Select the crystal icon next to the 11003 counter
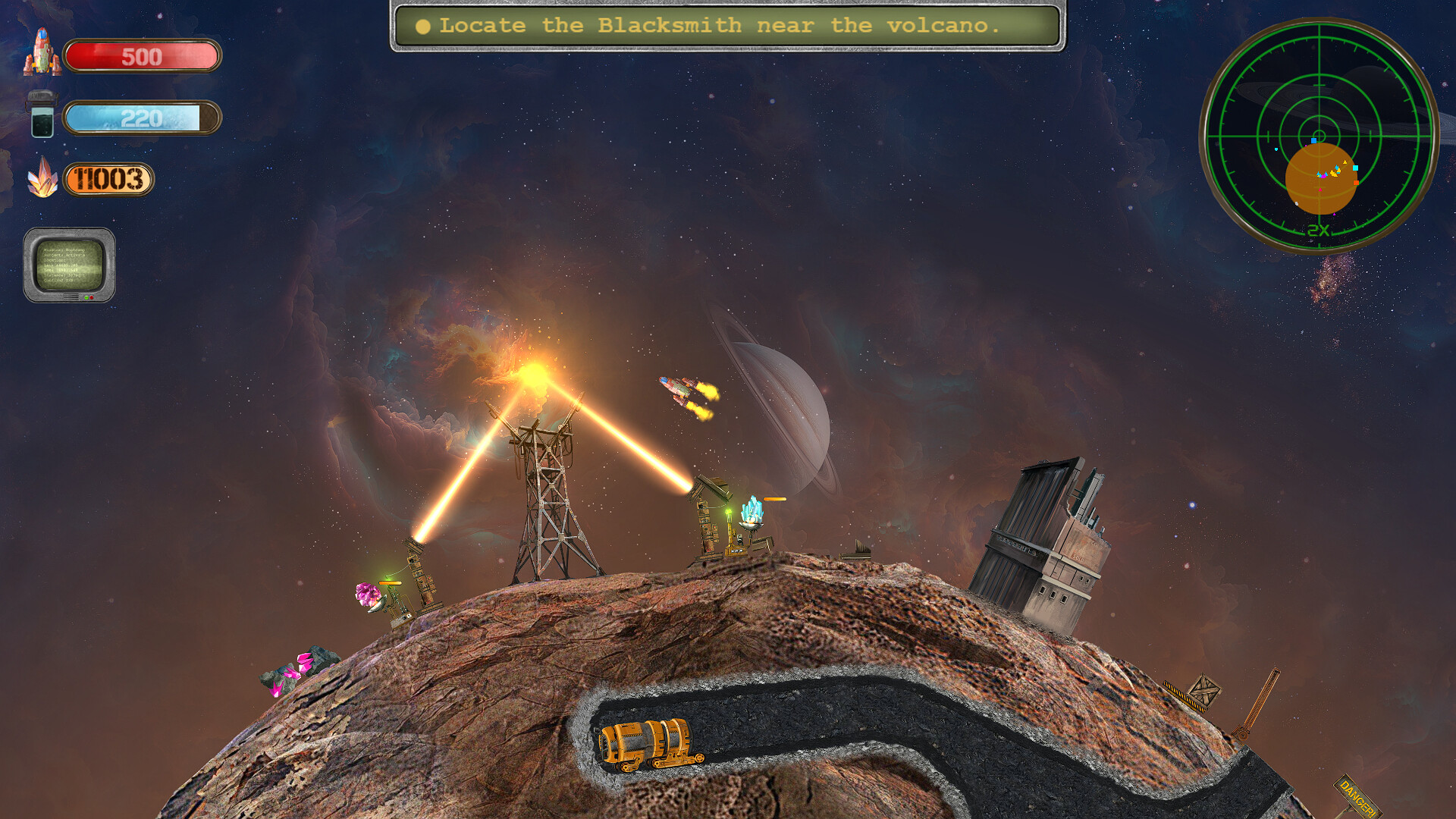Viewport: 1456px width, 819px height. (44, 180)
